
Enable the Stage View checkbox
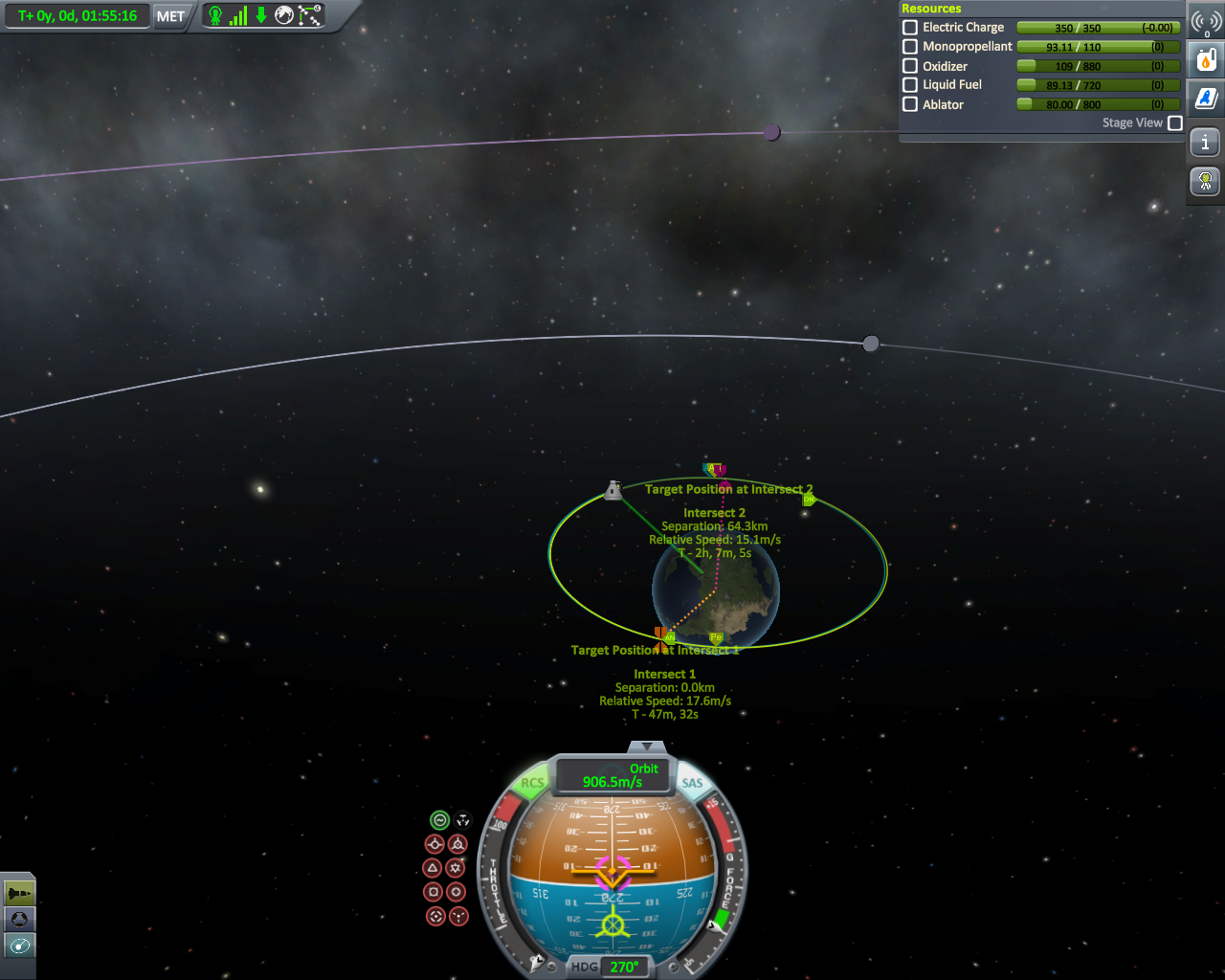point(1175,123)
